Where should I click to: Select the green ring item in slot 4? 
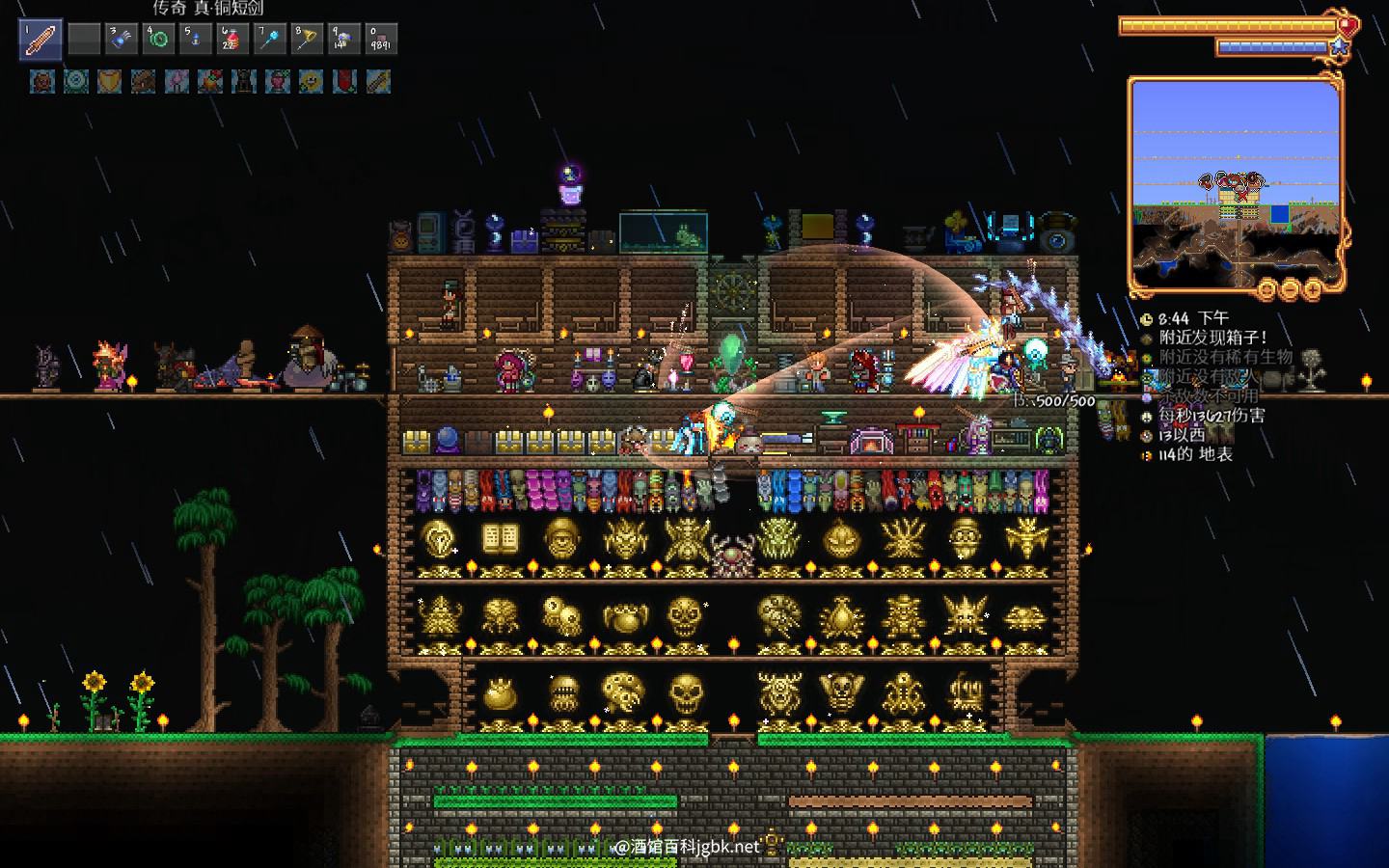click(x=158, y=40)
